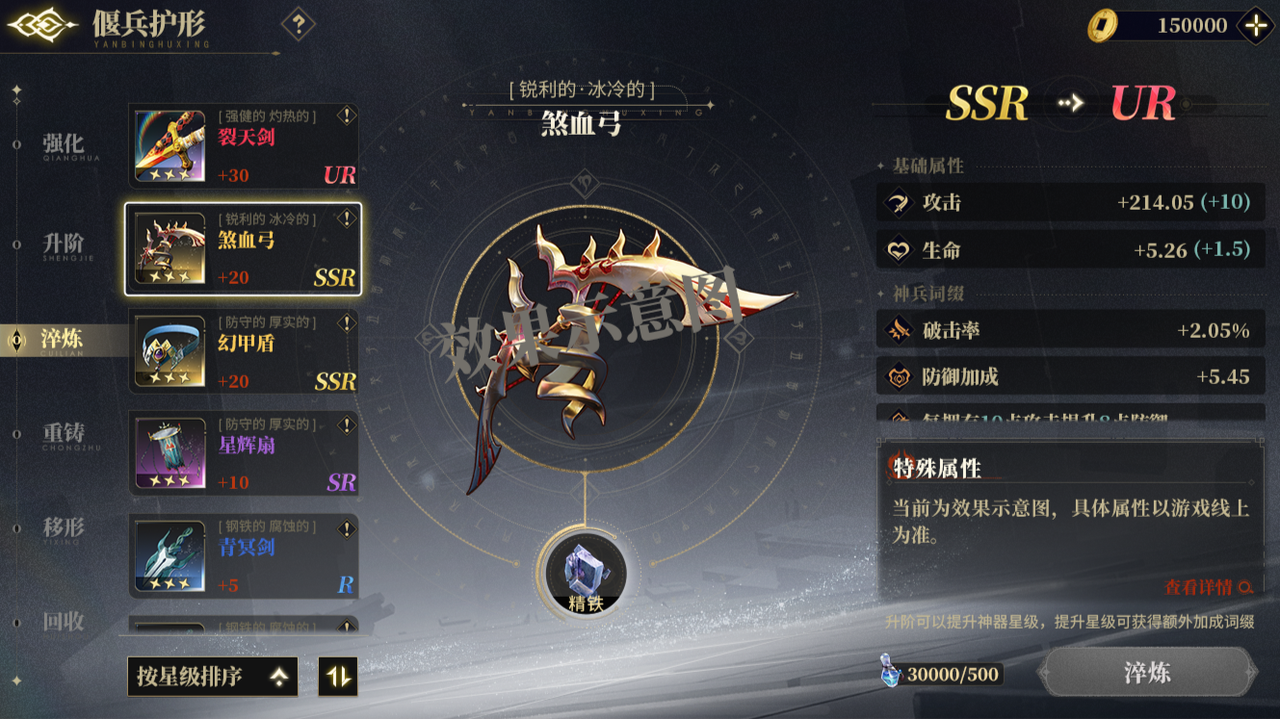View details via 查看详情 link
The width and height of the screenshot is (1280, 719).
point(1207,588)
